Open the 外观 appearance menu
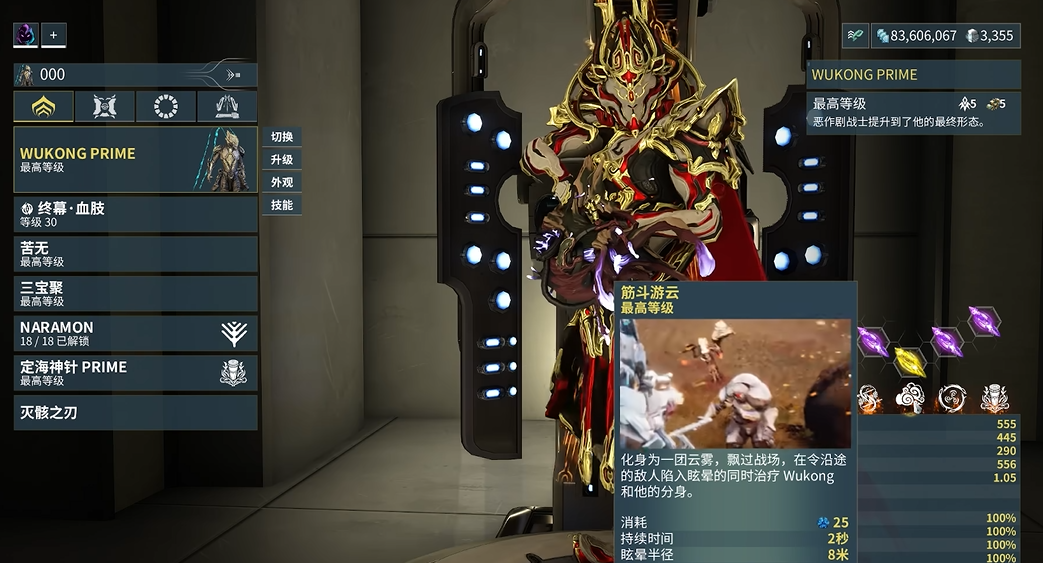Viewport: 1043px width, 563px height. [282, 183]
